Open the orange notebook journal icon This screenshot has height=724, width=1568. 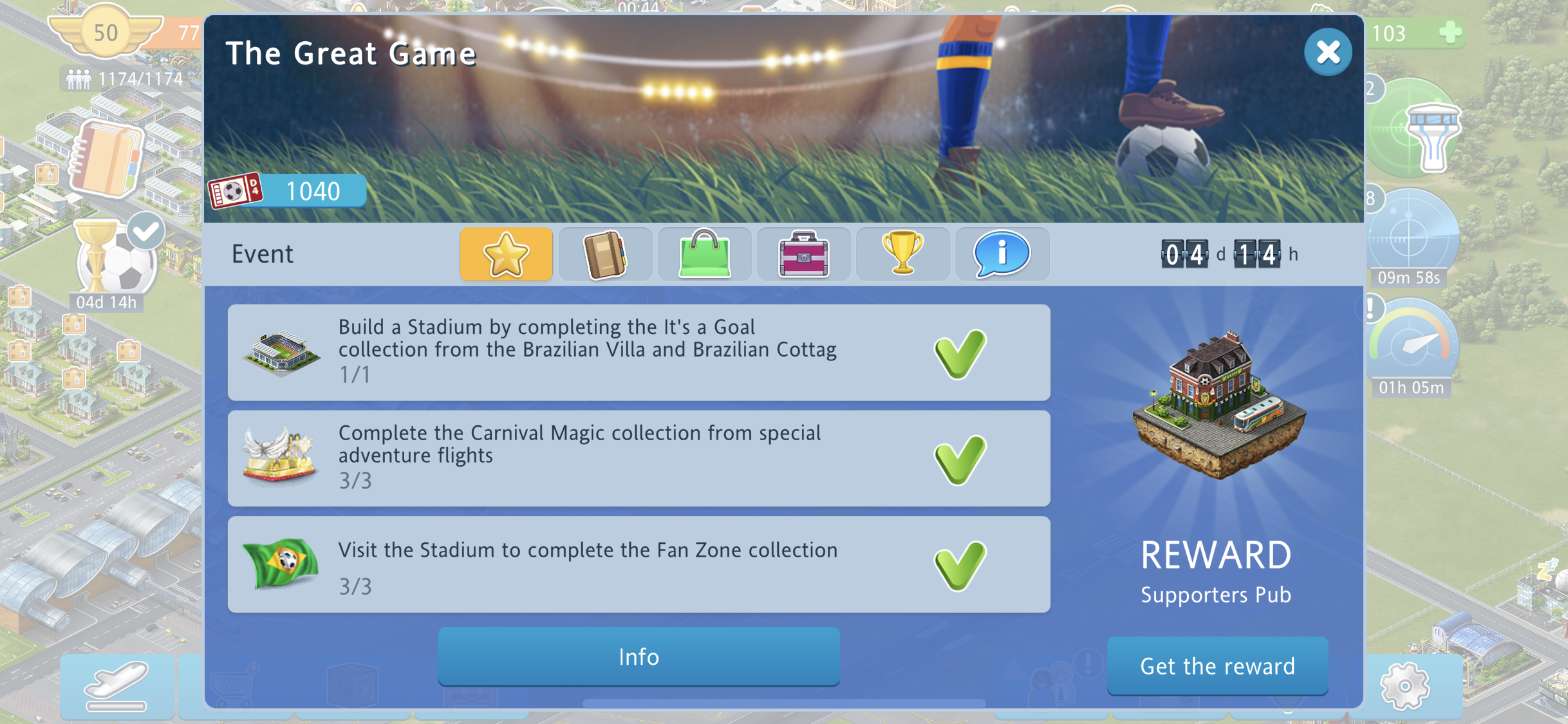(105, 158)
